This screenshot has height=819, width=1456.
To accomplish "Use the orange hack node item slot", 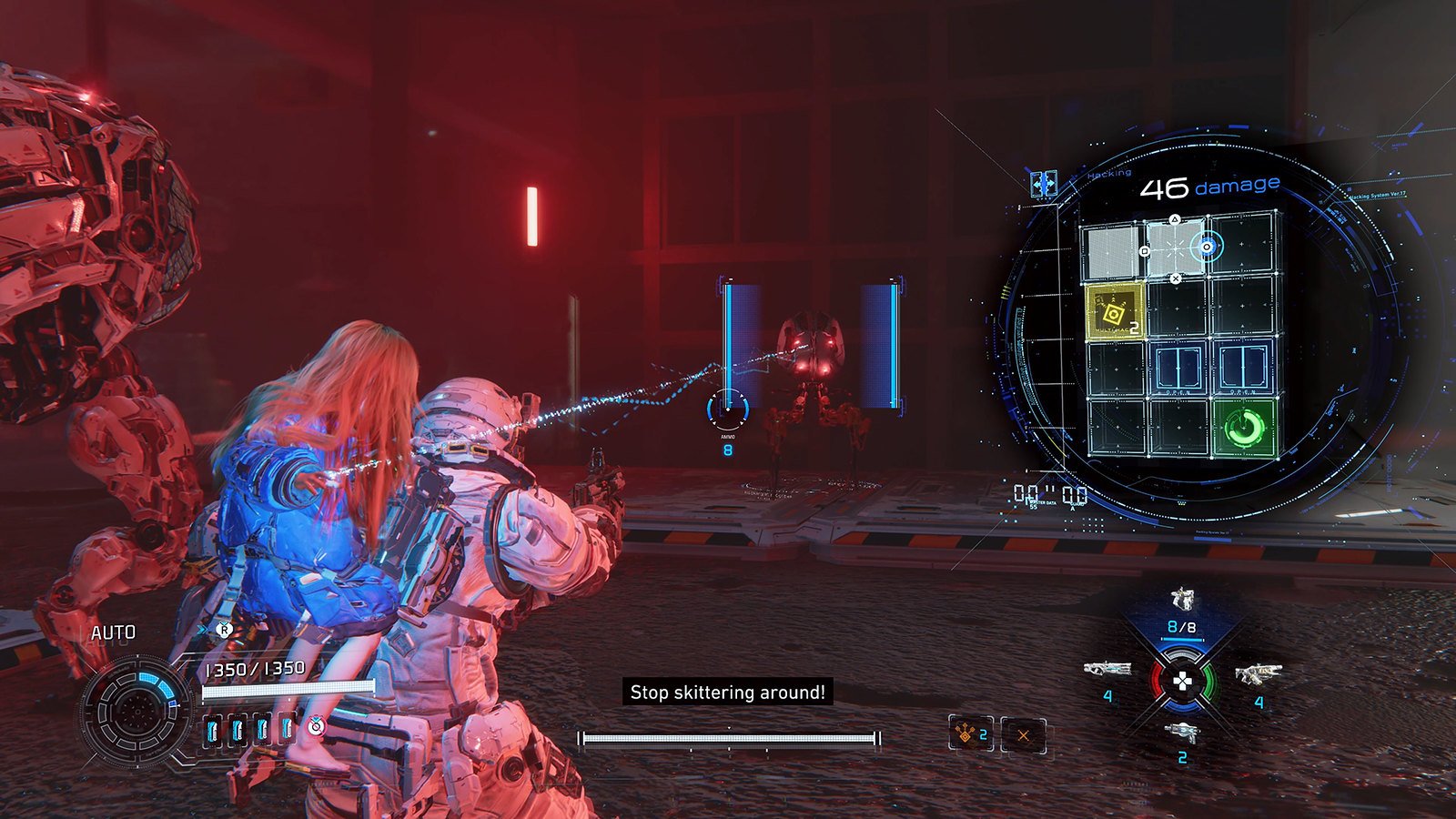I will (x=970, y=733).
